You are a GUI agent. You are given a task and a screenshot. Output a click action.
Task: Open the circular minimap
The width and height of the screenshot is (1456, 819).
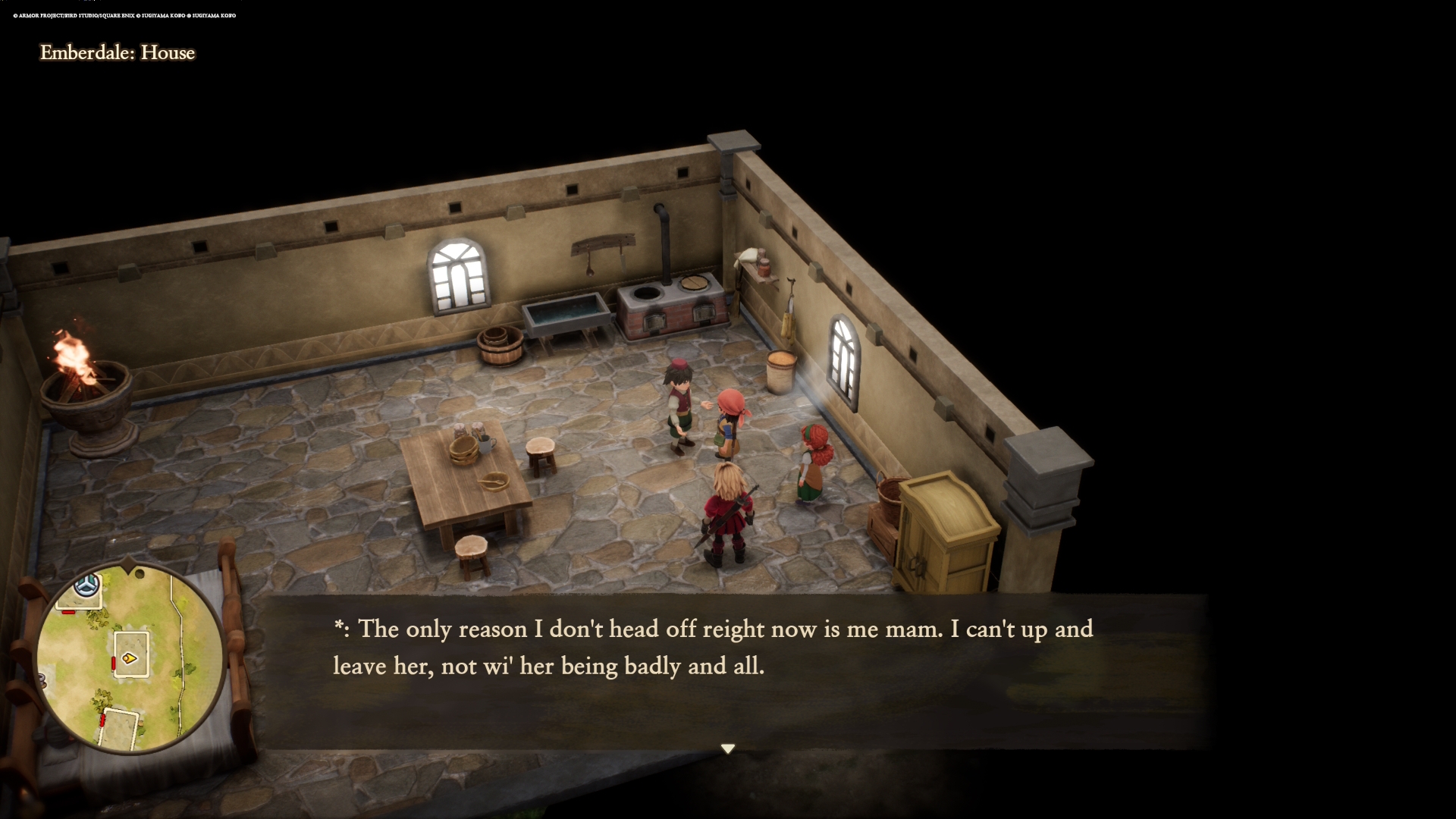(x=130, y=658)
